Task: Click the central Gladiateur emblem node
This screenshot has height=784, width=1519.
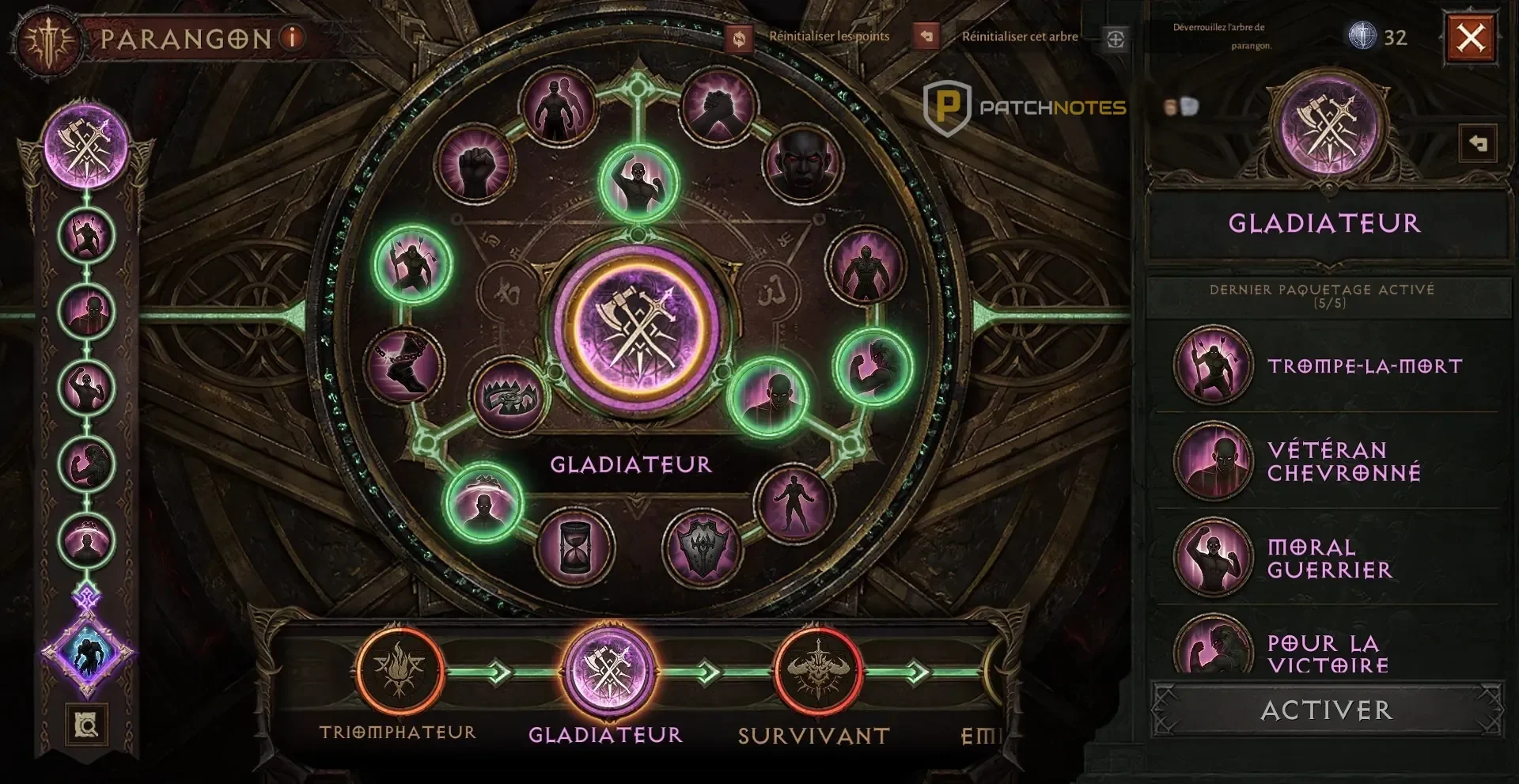Action: click(x=637, y=328)
